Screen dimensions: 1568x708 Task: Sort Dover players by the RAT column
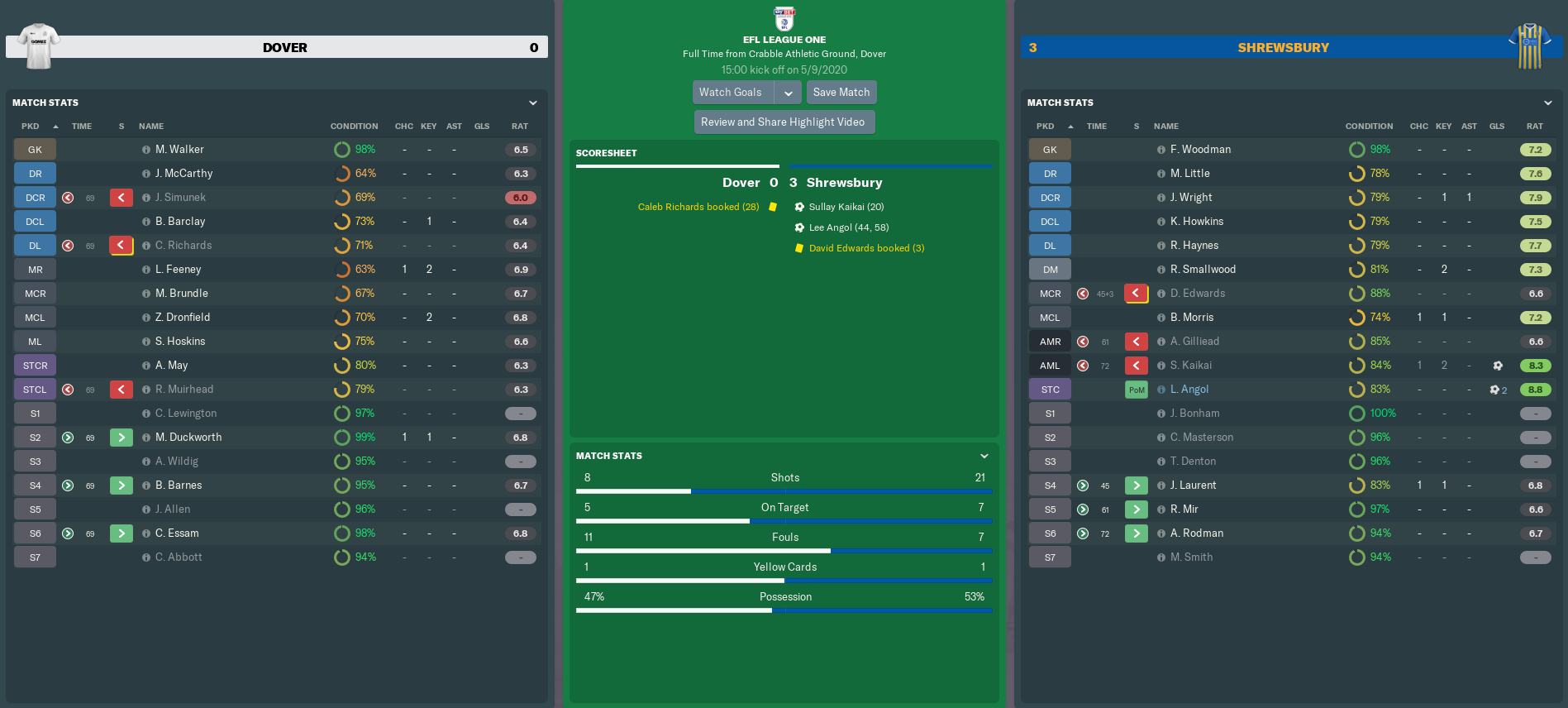519,127
